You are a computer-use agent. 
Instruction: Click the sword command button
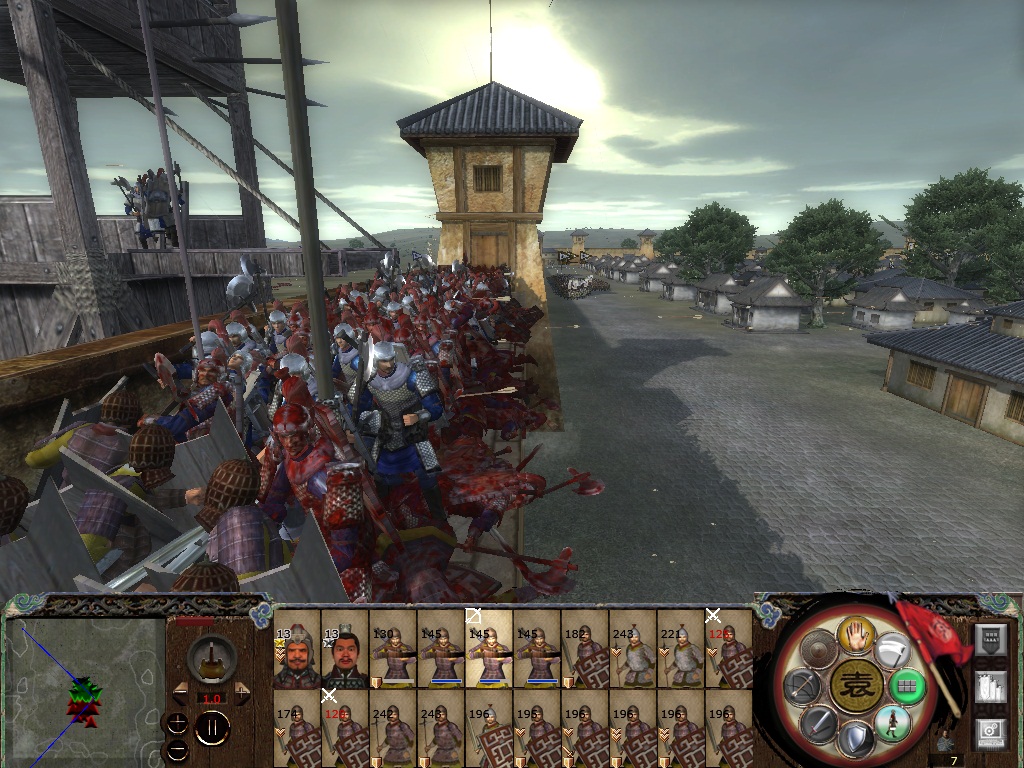coord(818,722)
